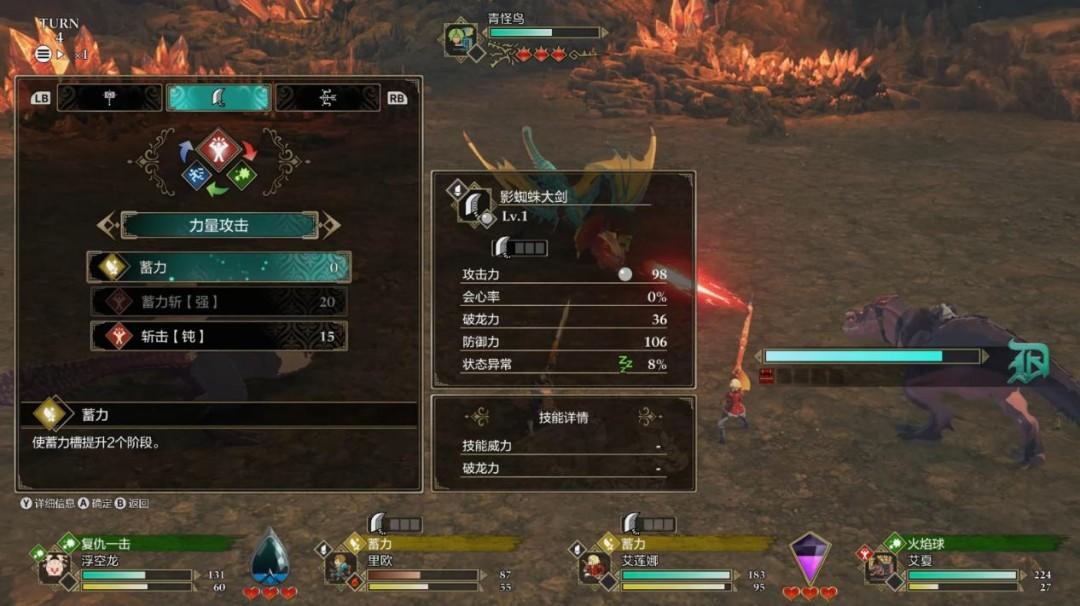The image size is (1080, 606).
Task: Select 艾莲娜's character portrait
Action: (x=596, y=568)
